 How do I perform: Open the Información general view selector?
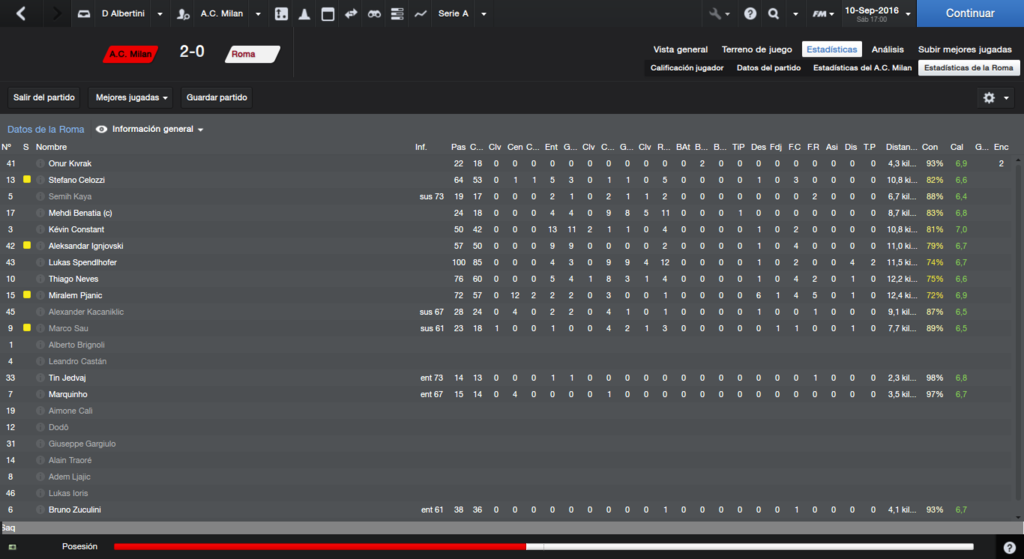[157, 130]
